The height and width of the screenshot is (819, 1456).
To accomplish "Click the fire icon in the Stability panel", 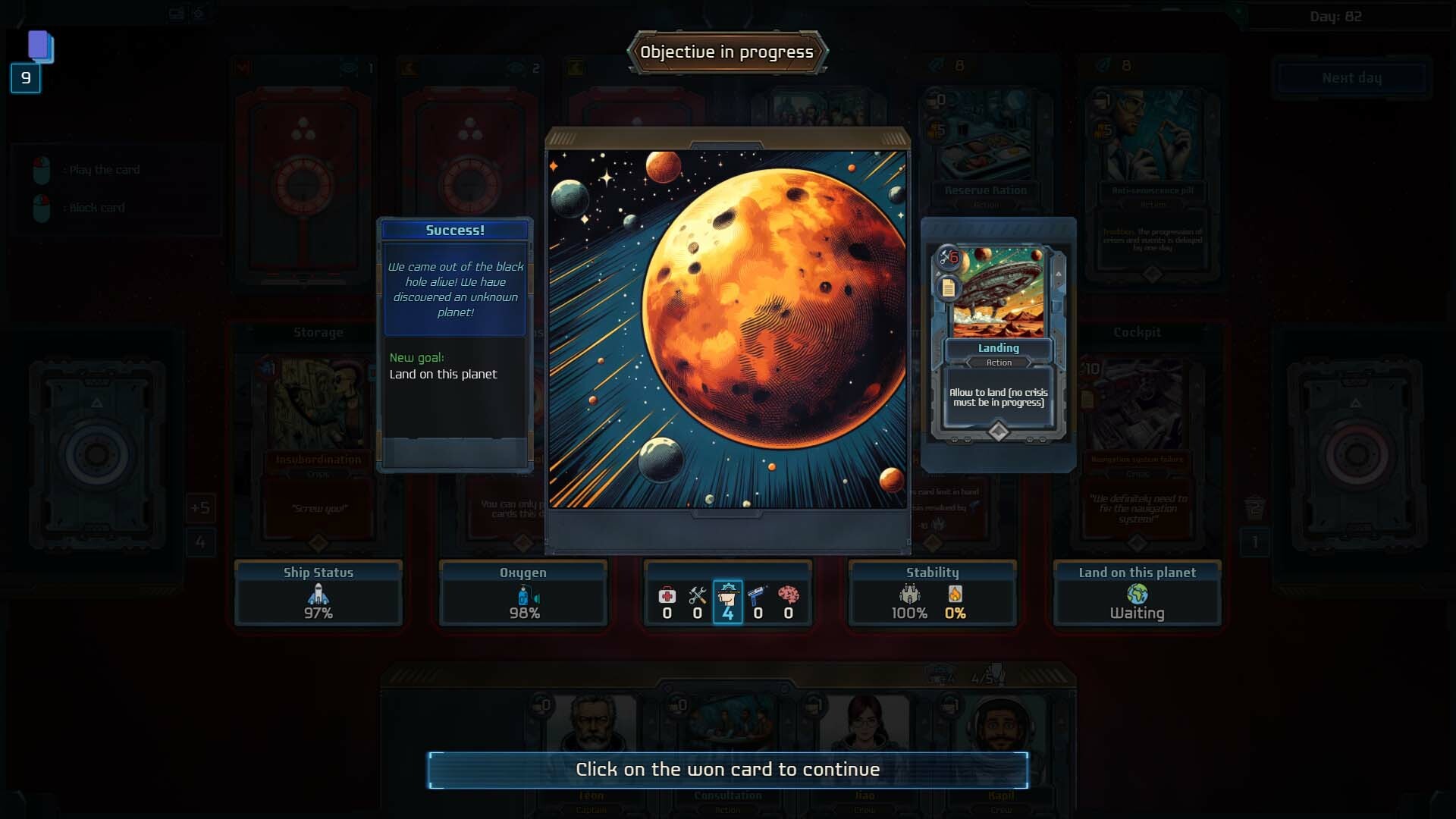I will click(956, 595).
